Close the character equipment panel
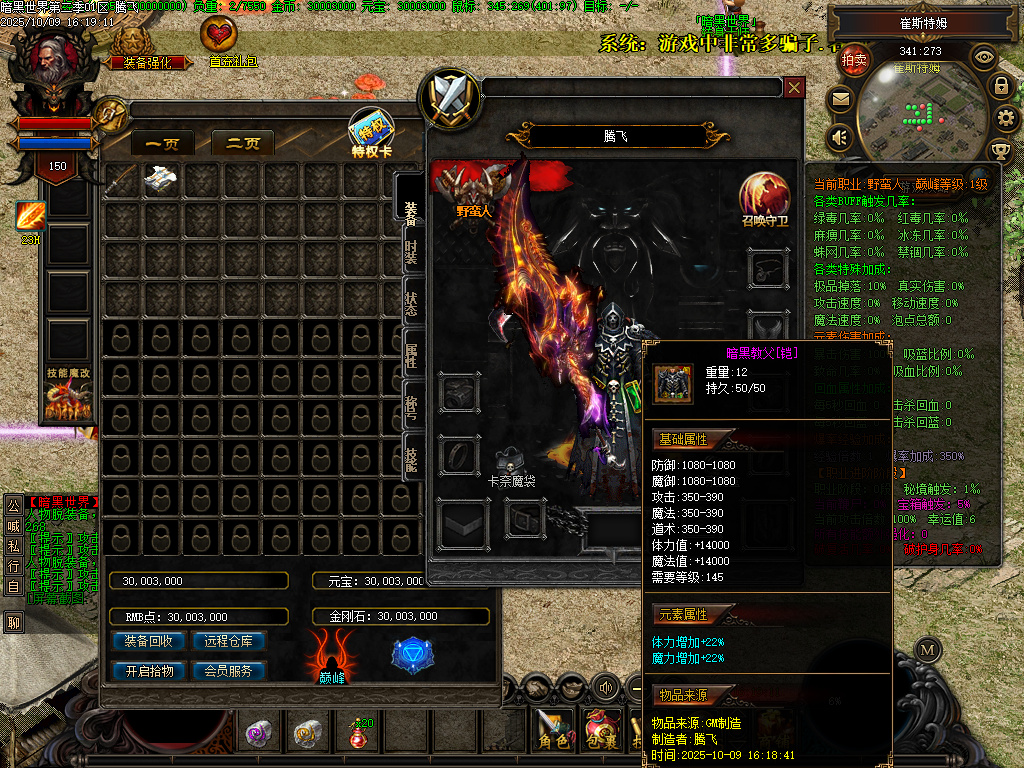 click(x=794, y=88)
